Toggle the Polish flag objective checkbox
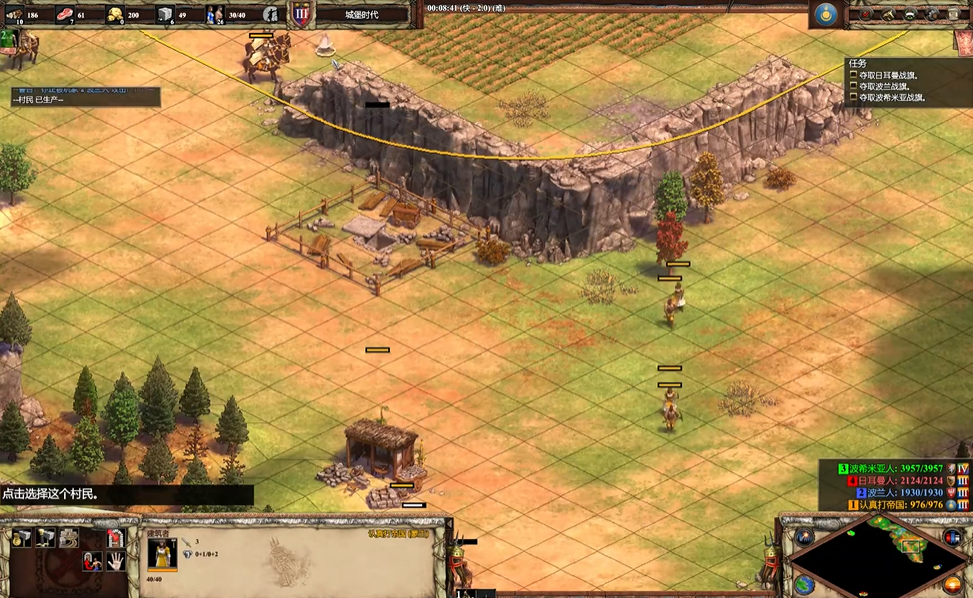973x598 pixels. pos(853,86)
